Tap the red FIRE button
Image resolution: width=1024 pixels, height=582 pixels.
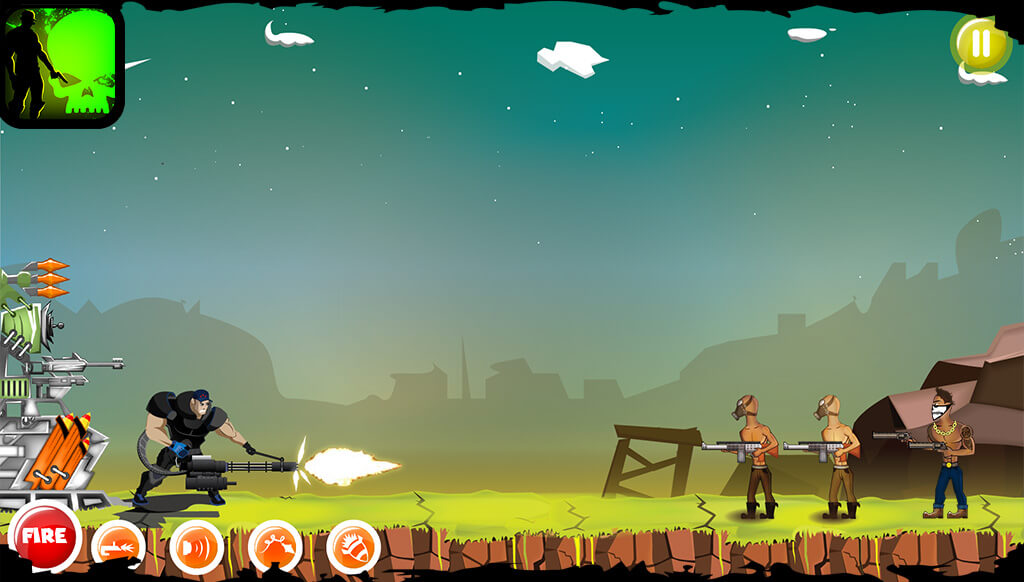44,536
